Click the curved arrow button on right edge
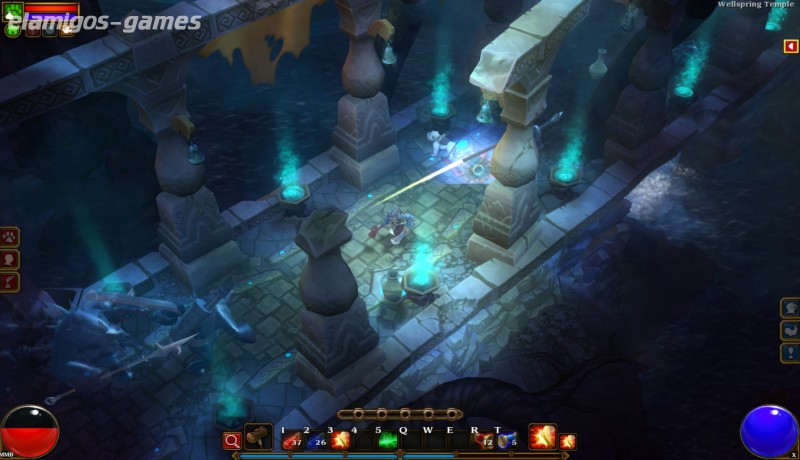 point(790,330)
